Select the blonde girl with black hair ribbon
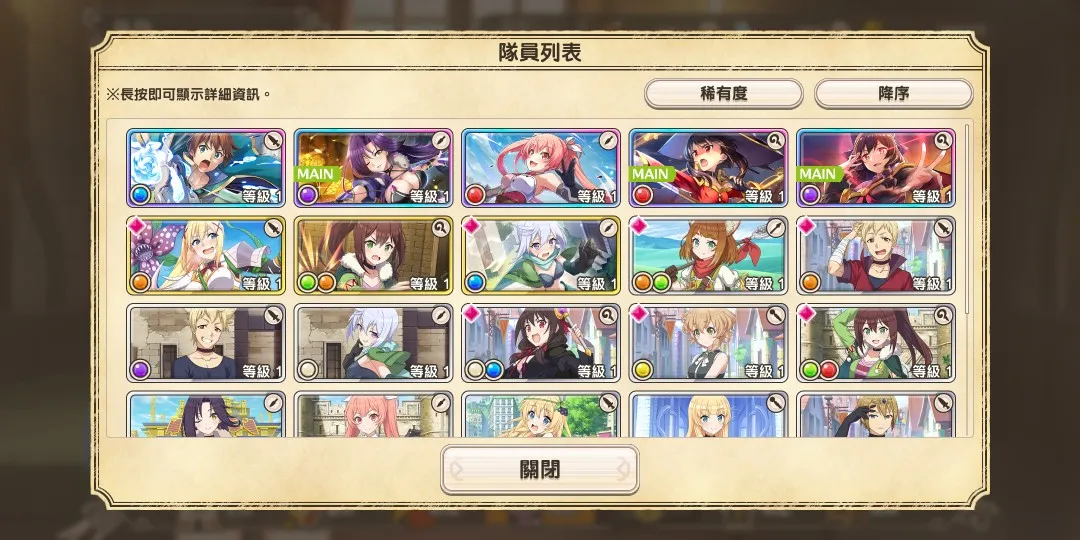This screenshot has width=1080, height=540. click(x=541, y=416)
